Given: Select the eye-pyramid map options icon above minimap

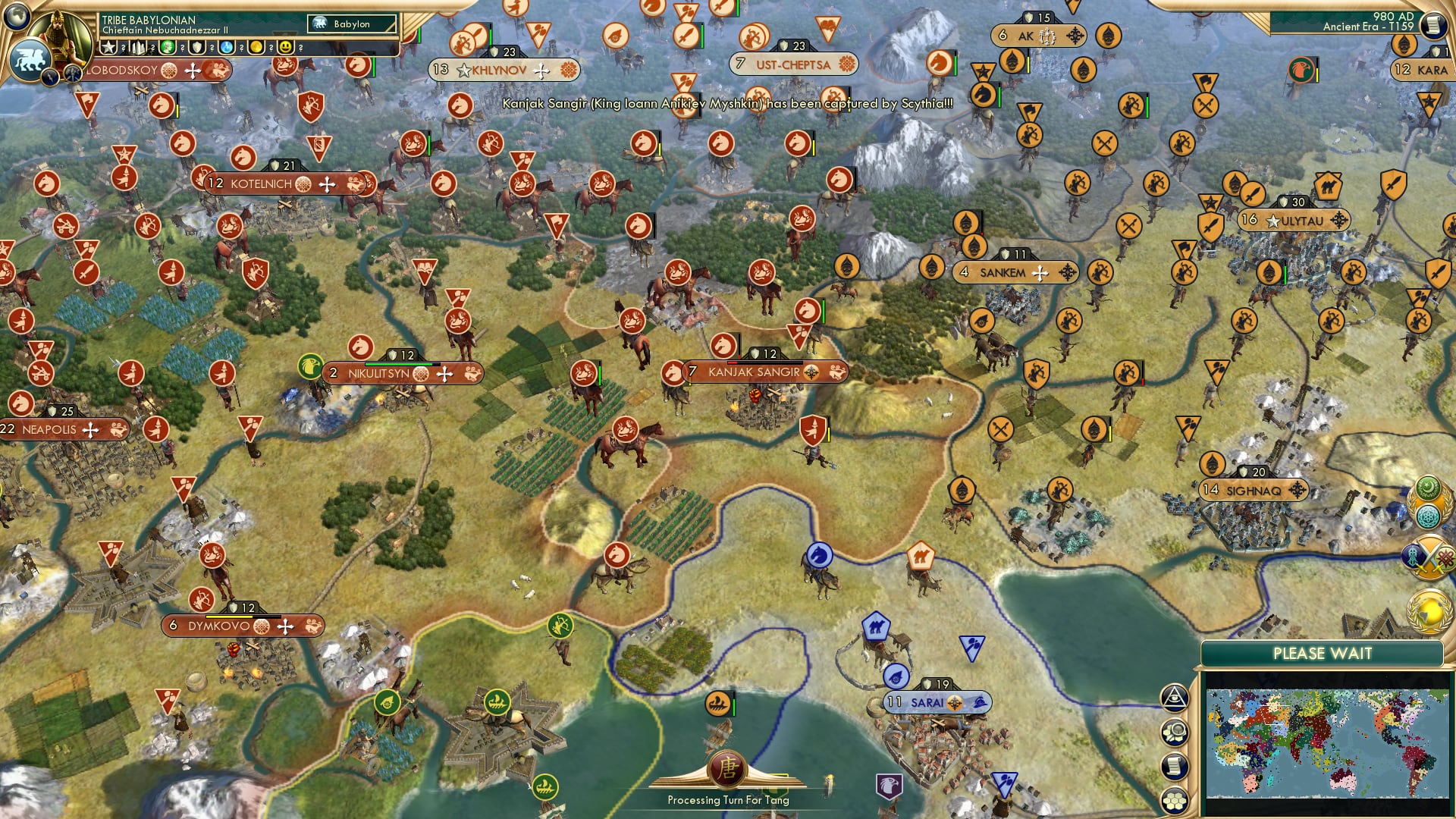Looking at the screenshot, I should pos(1174,698).
